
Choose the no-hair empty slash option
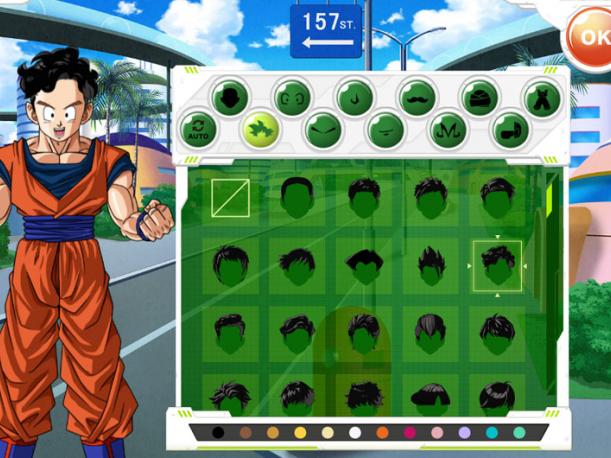pos(232,198)
